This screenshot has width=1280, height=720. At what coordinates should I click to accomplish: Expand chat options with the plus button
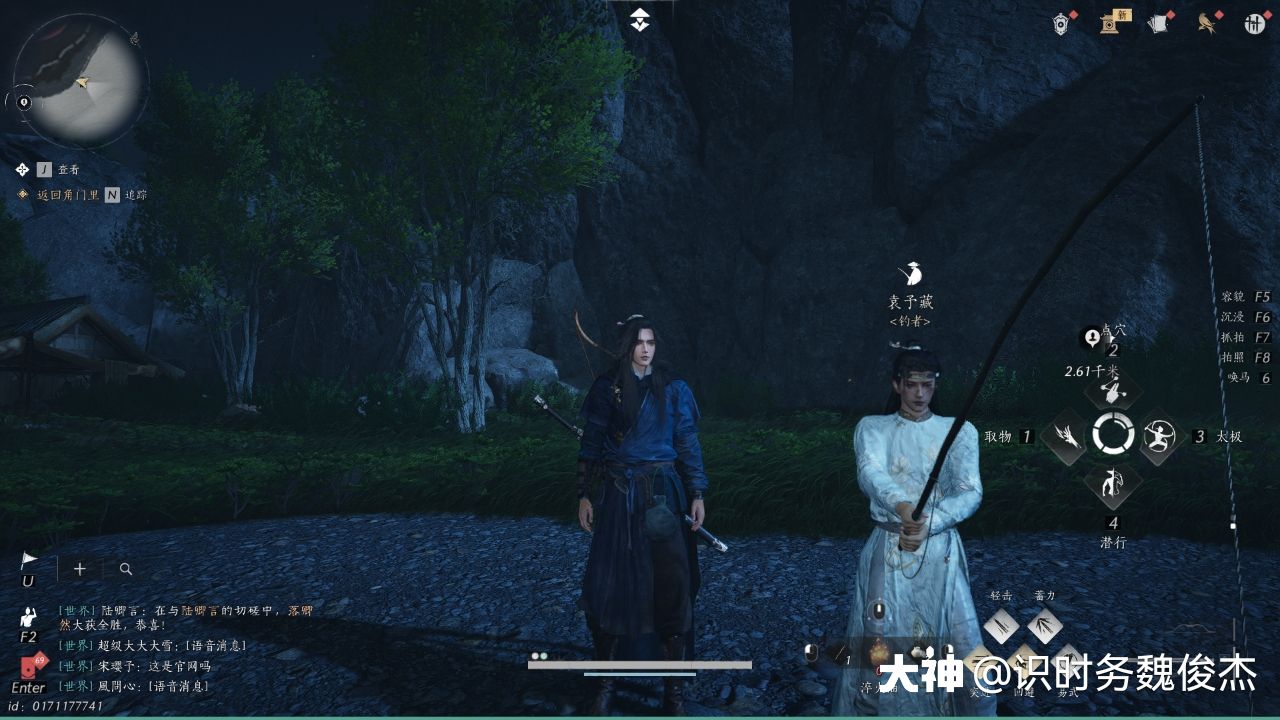(79, 568)
